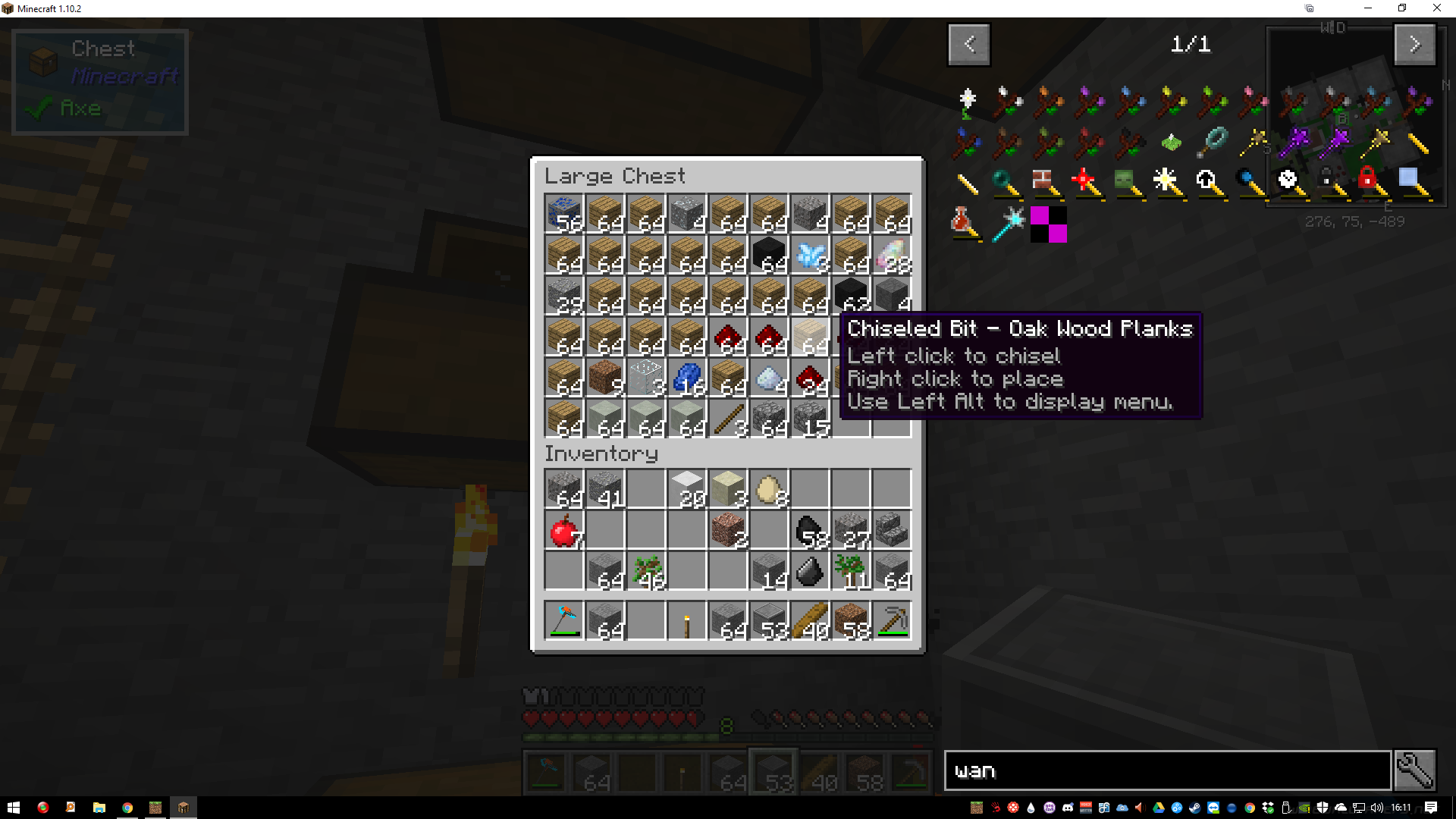1456x819 pixels.
Task: Choose the white flower in the item list
Action: point(968,102)
